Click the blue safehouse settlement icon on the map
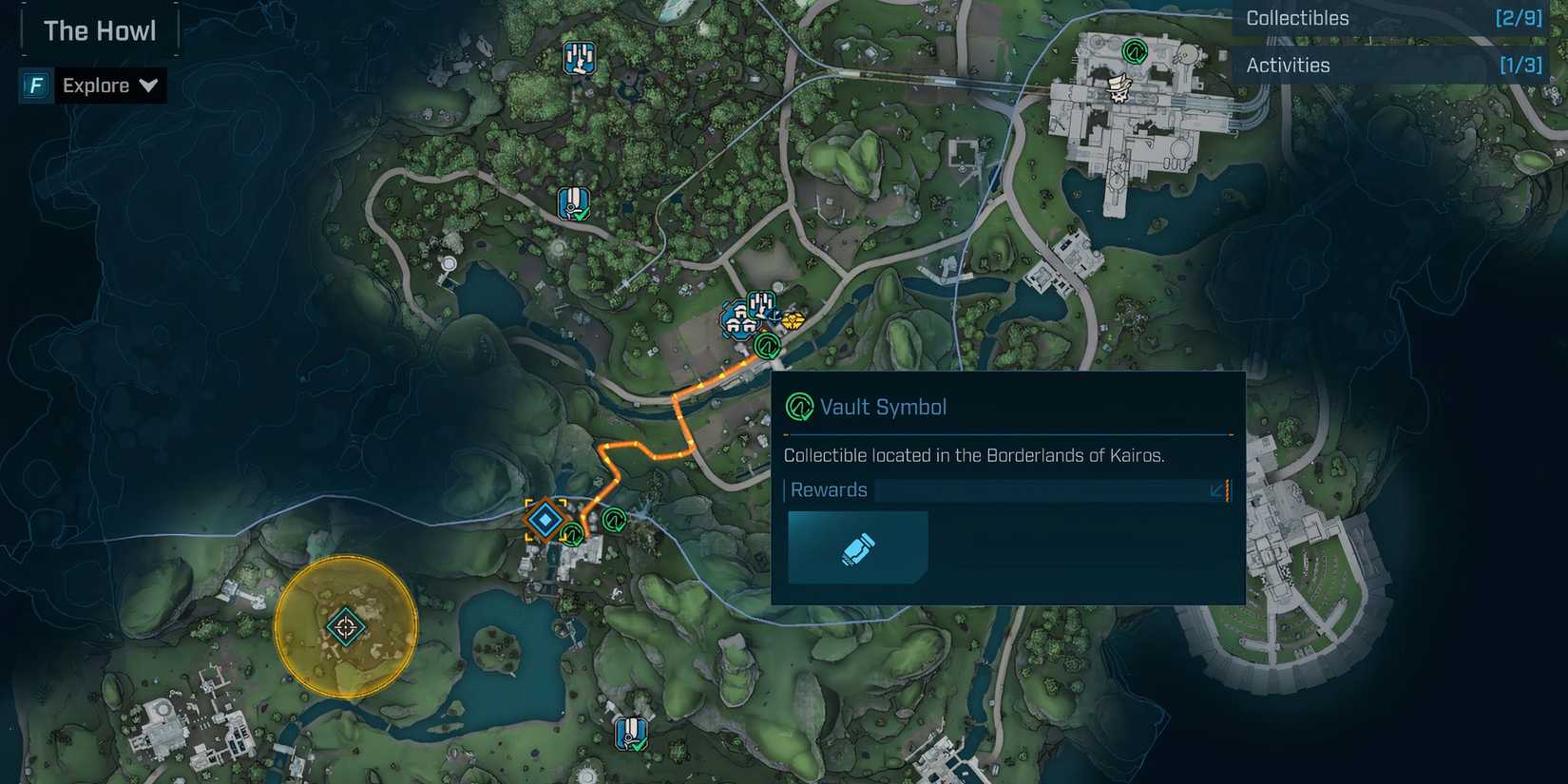The image size is (1568, 784). tap(739, 320)
